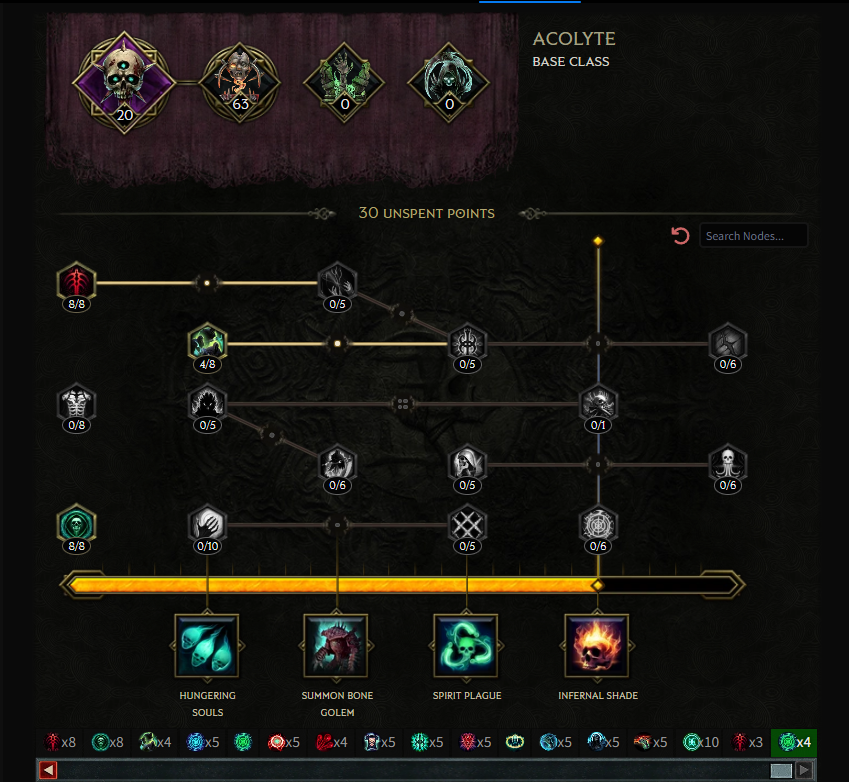Invest in the hand 0/10 node
849x782 pixels.
pos(207,524)
